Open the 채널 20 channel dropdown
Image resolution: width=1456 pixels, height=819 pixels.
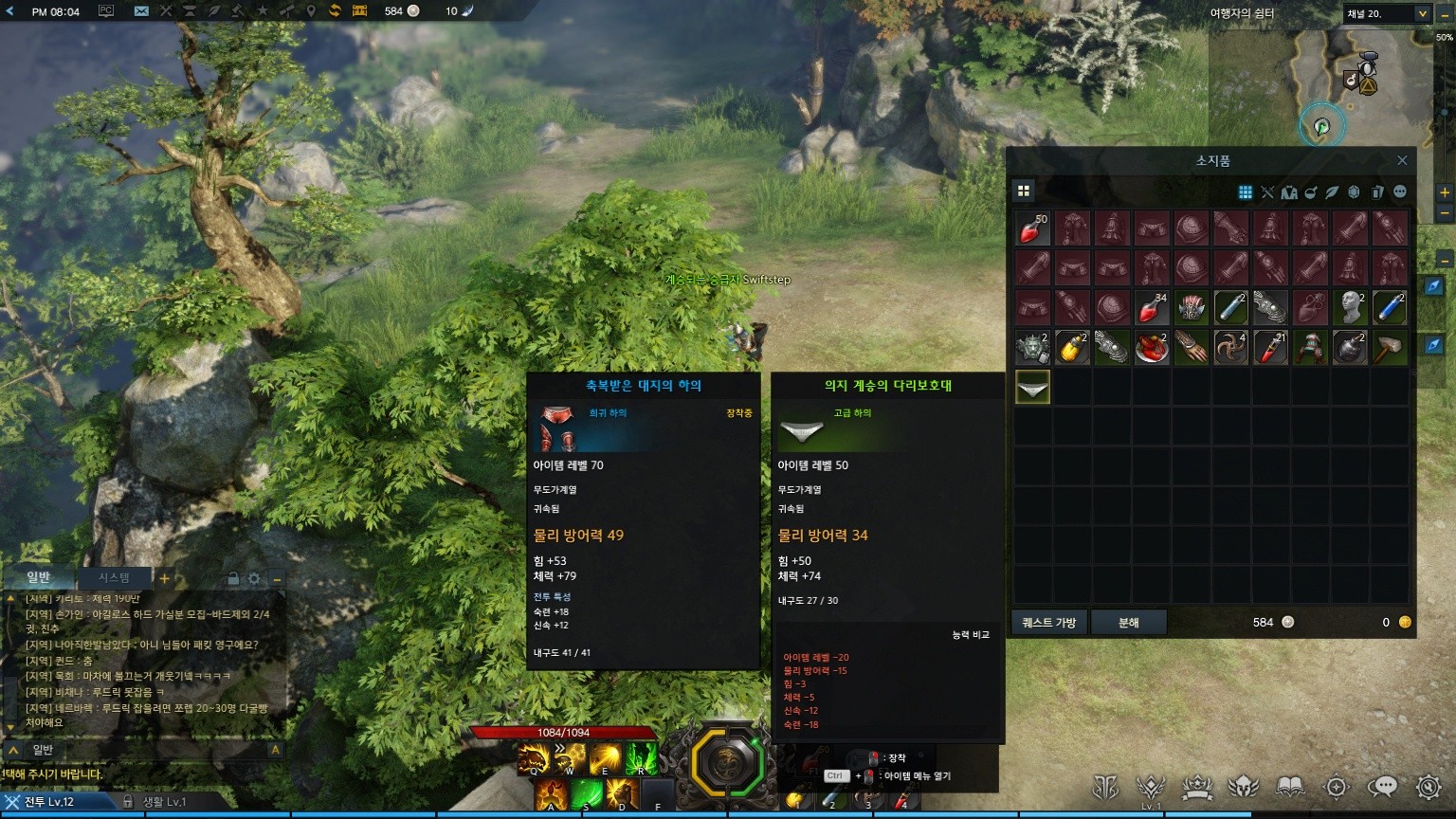[x=1386, y=13]
